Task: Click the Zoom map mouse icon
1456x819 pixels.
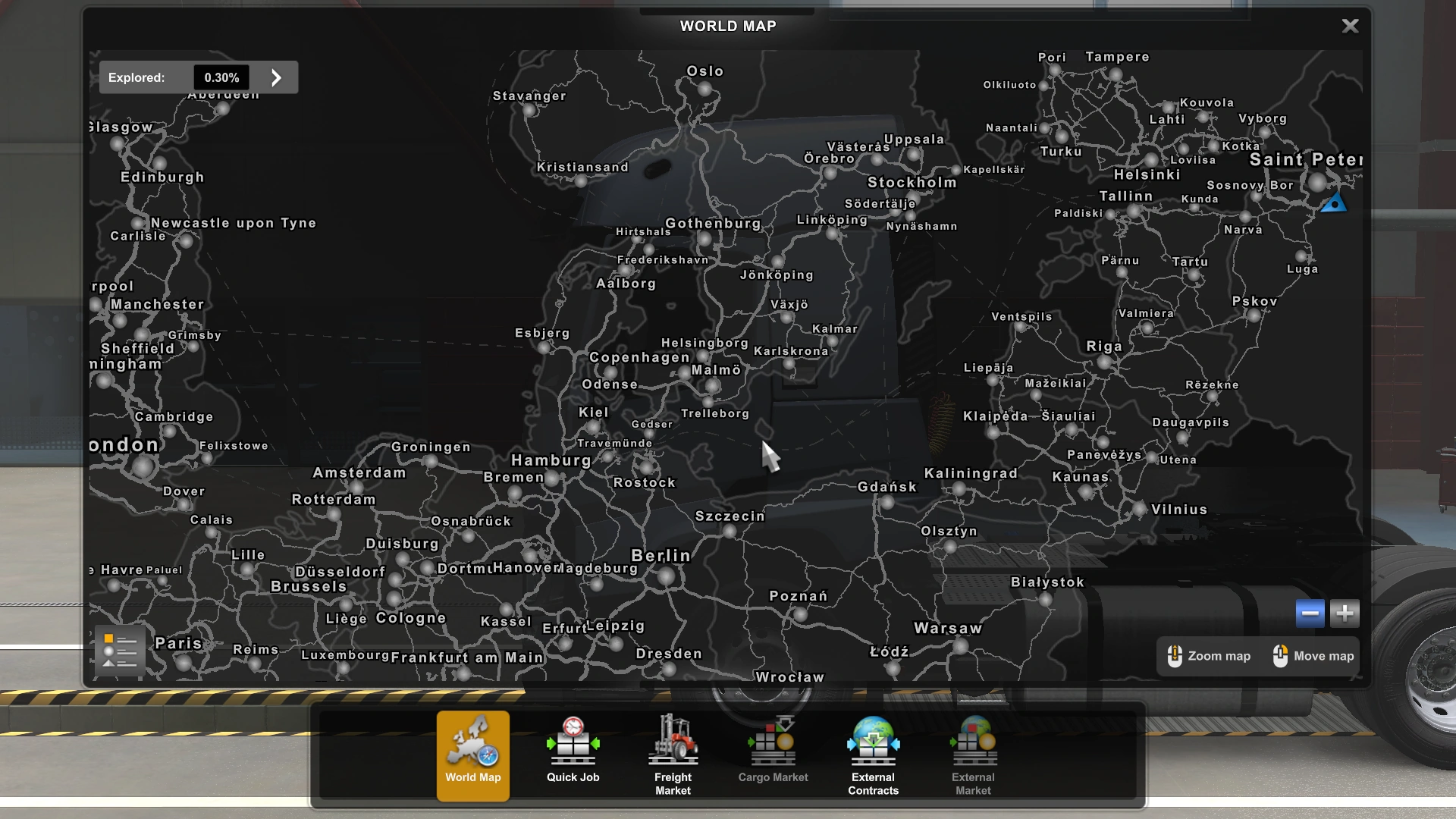Action: pyautogui.click(x=1176, y=656)
